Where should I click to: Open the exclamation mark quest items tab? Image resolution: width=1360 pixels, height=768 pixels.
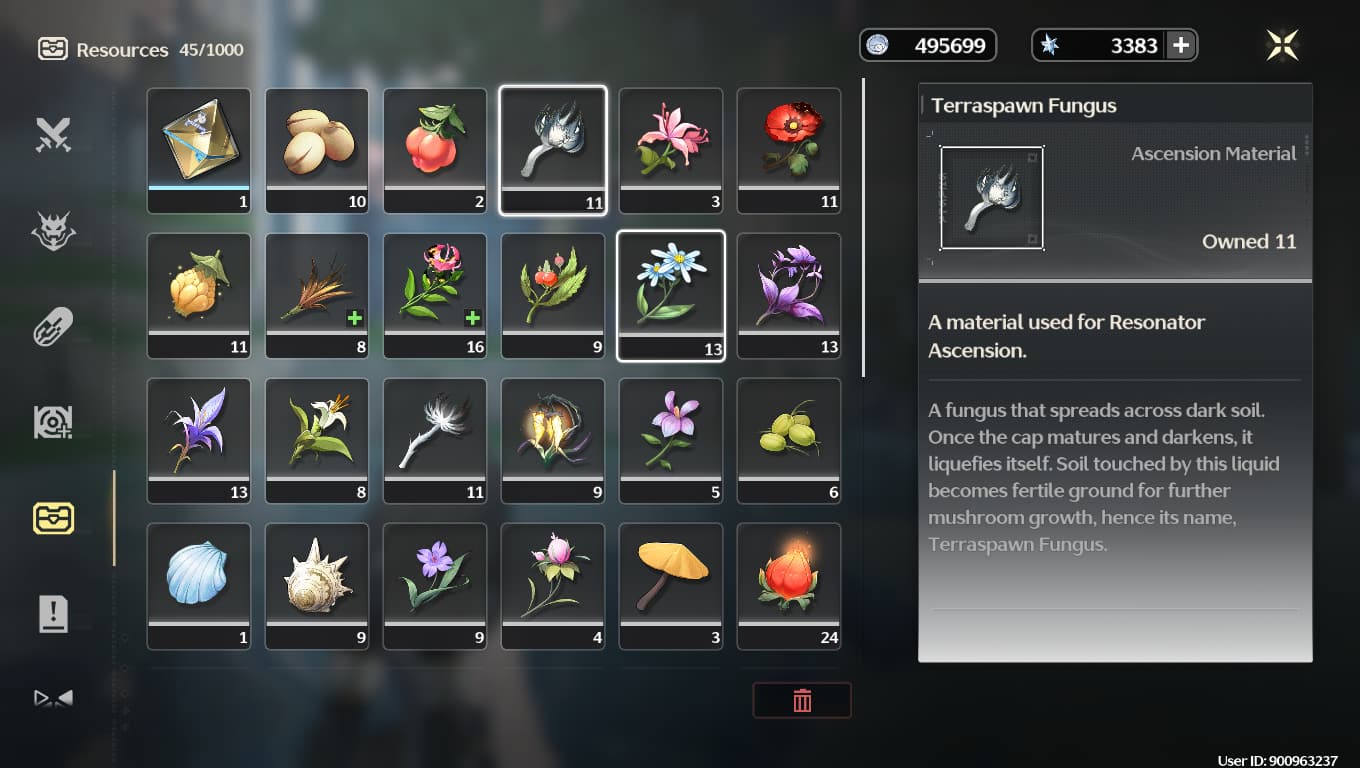click(x=53, y=614)
